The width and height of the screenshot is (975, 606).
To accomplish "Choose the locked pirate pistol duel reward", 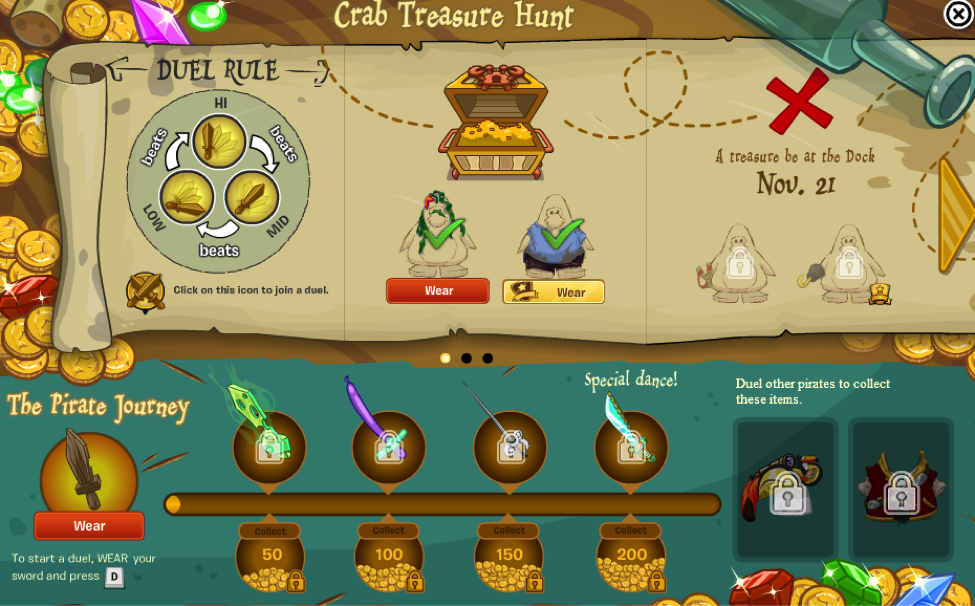I will click(x=786, y=491).
